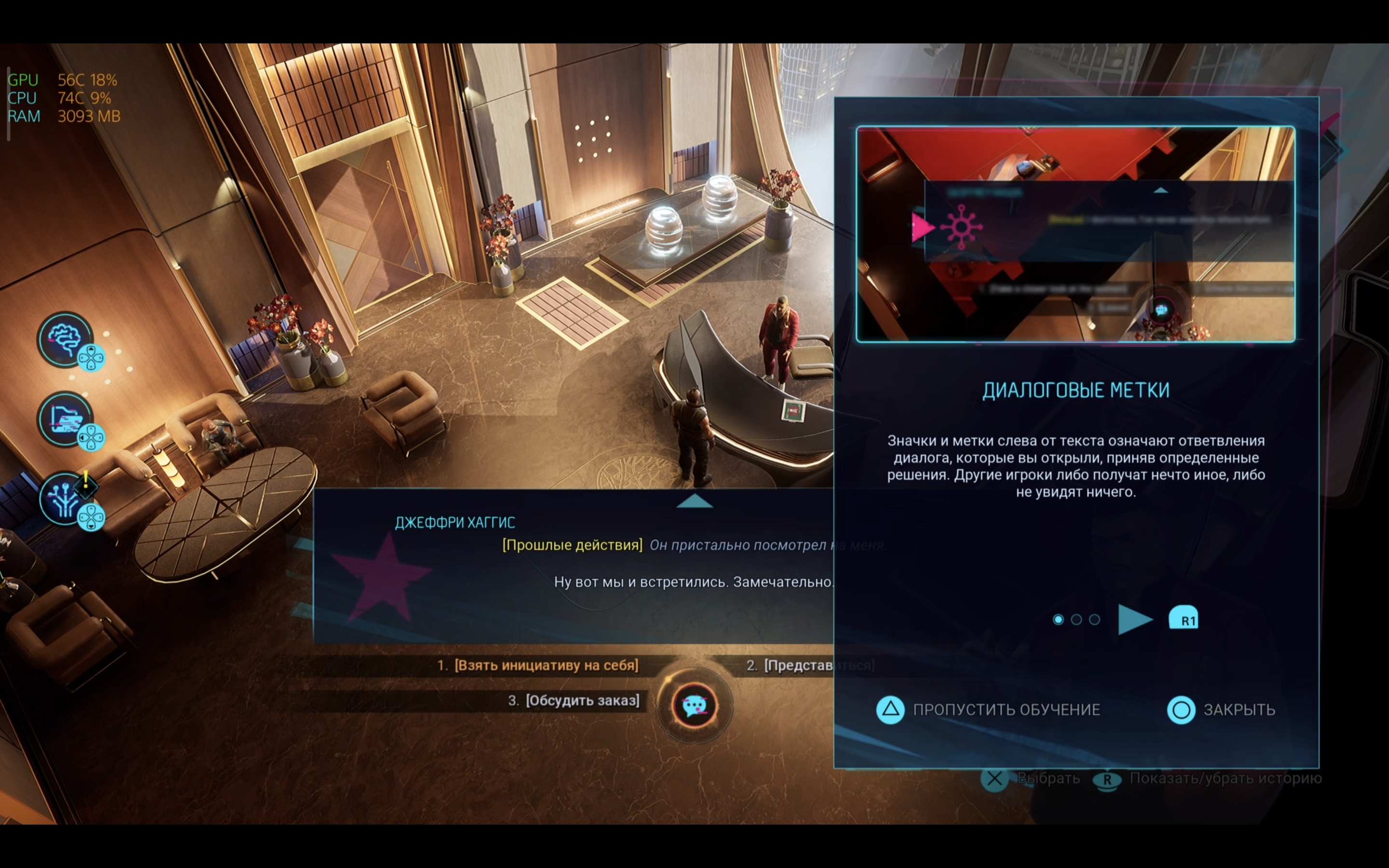Click the speech bubble dialogue wheel icon

(x=694, y=705)
